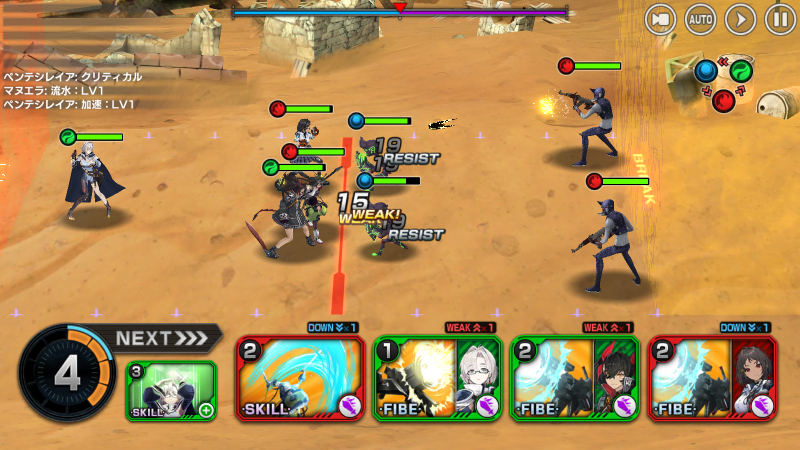
Task: Tap the battle speed arrow button
Action: pyautogui.click(x=740, y=19)
